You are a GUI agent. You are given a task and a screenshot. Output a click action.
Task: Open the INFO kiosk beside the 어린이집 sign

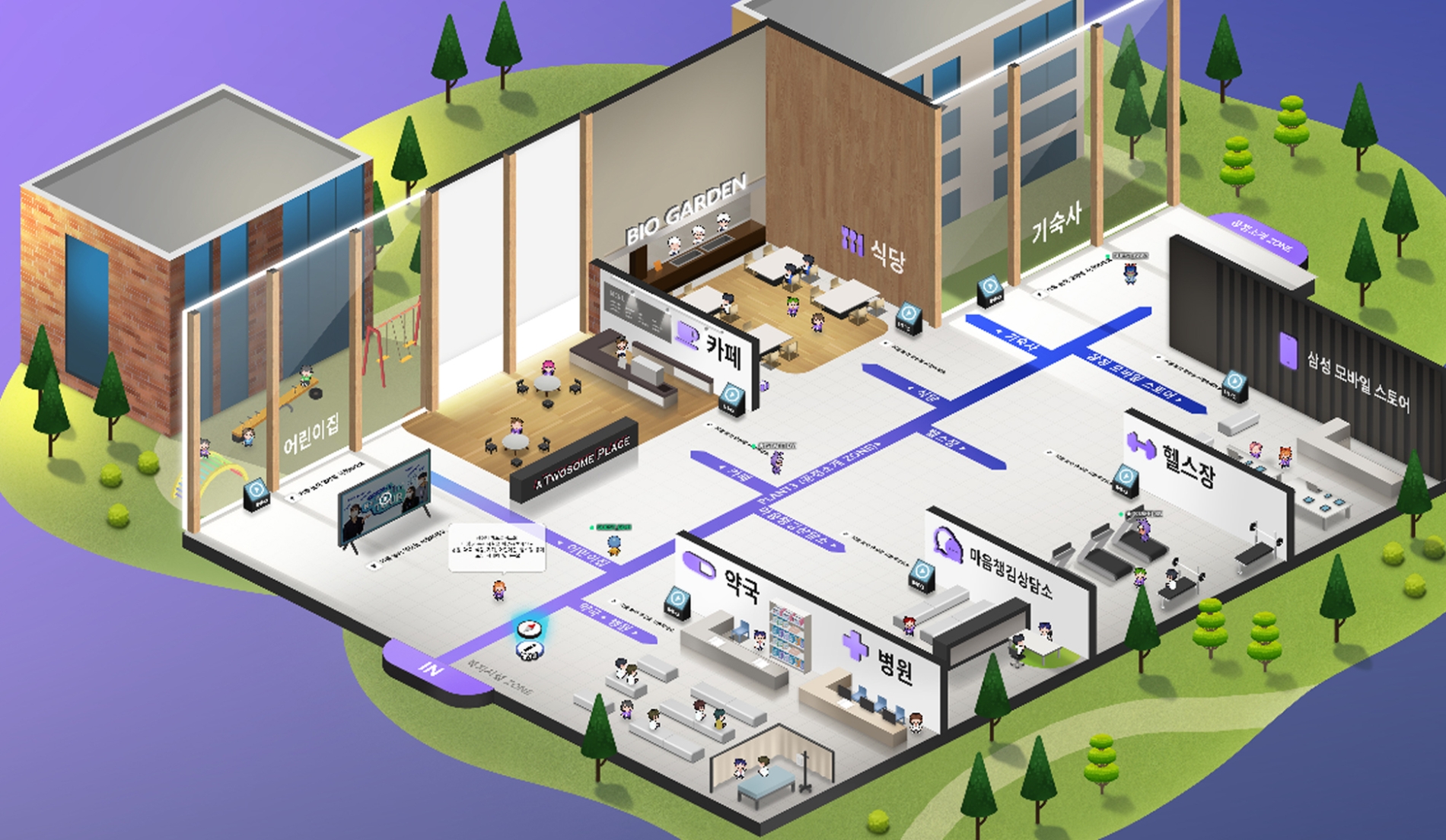257,493
